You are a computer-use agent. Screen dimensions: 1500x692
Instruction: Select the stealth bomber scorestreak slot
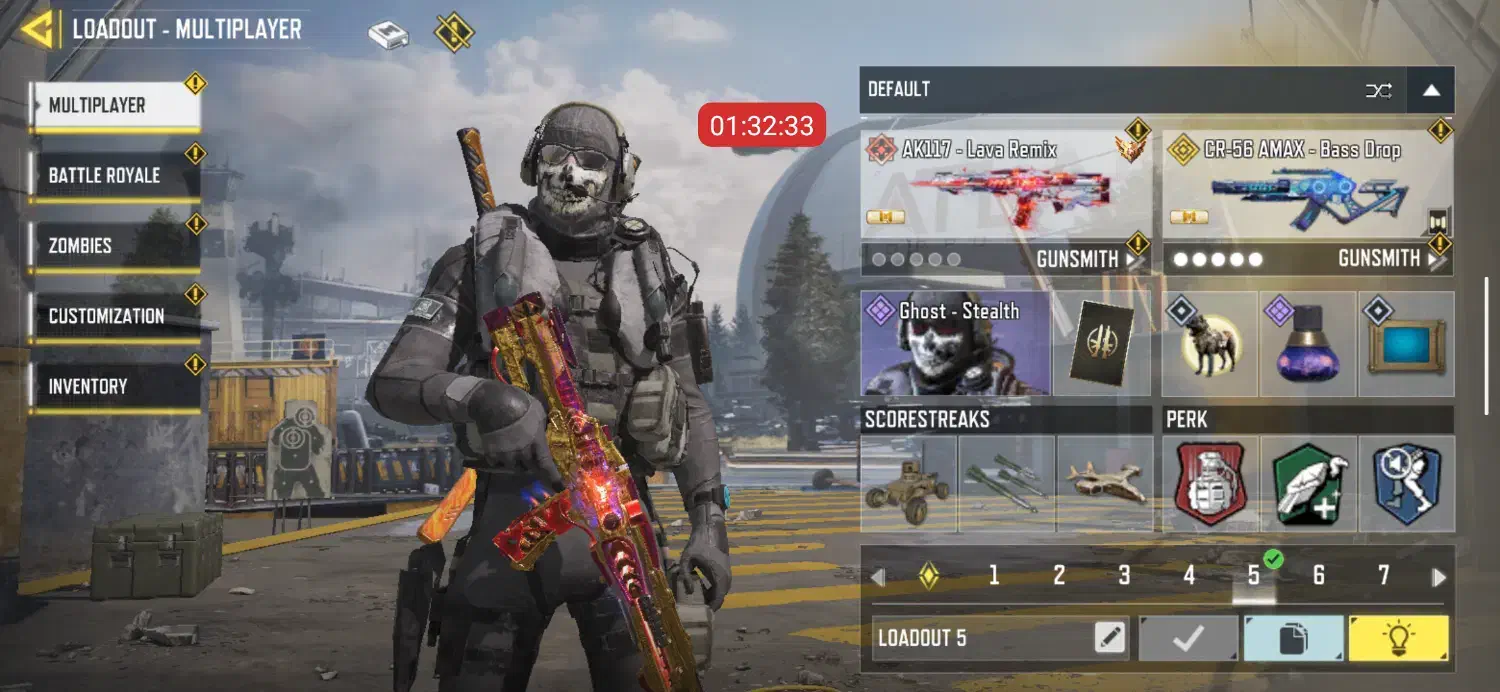1104,483
